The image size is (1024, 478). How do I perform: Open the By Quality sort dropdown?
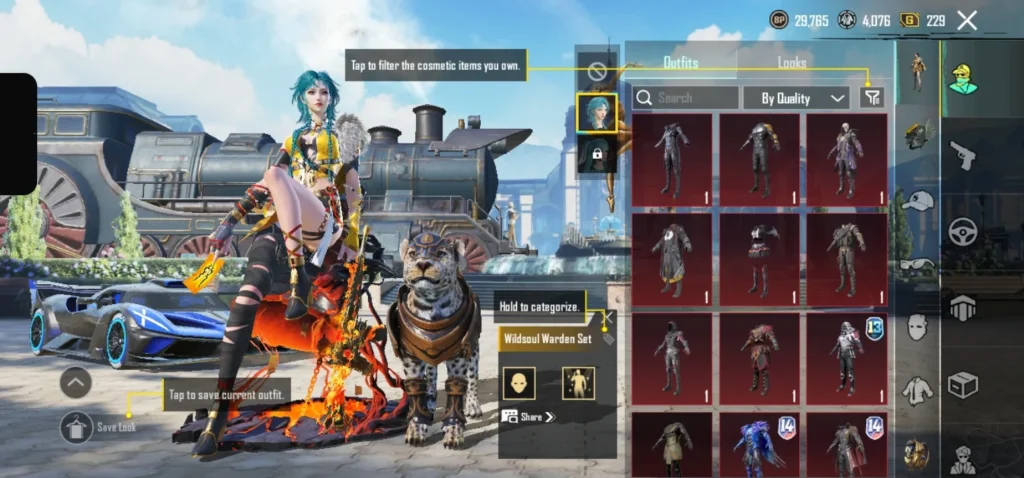[796, 98]
